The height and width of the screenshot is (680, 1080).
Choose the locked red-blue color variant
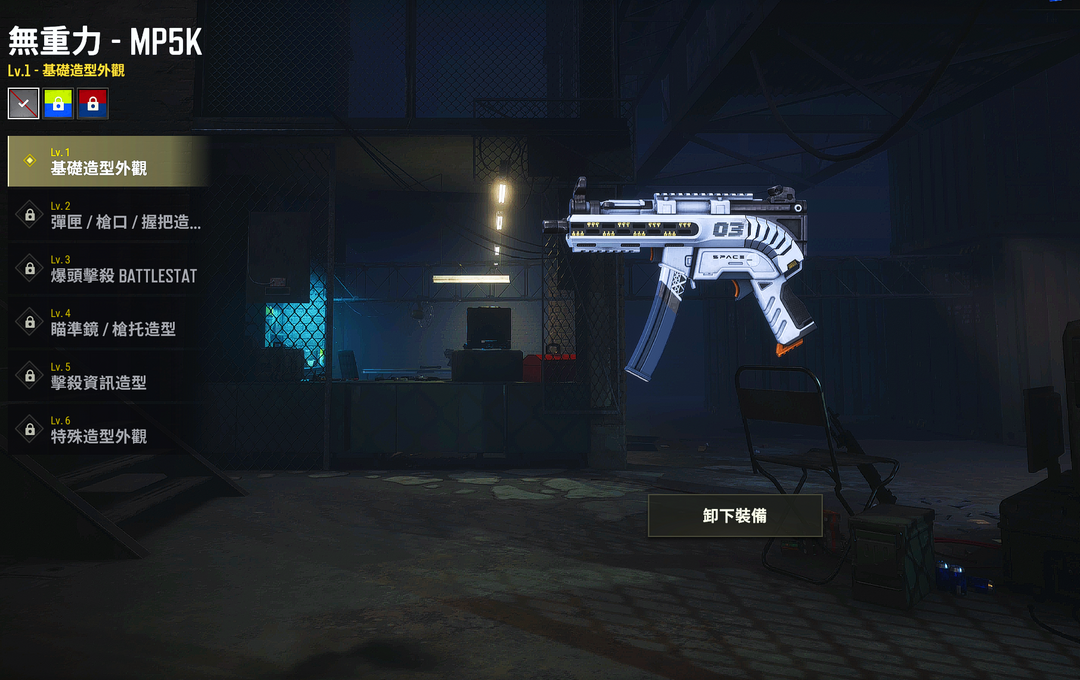[93, 103]
